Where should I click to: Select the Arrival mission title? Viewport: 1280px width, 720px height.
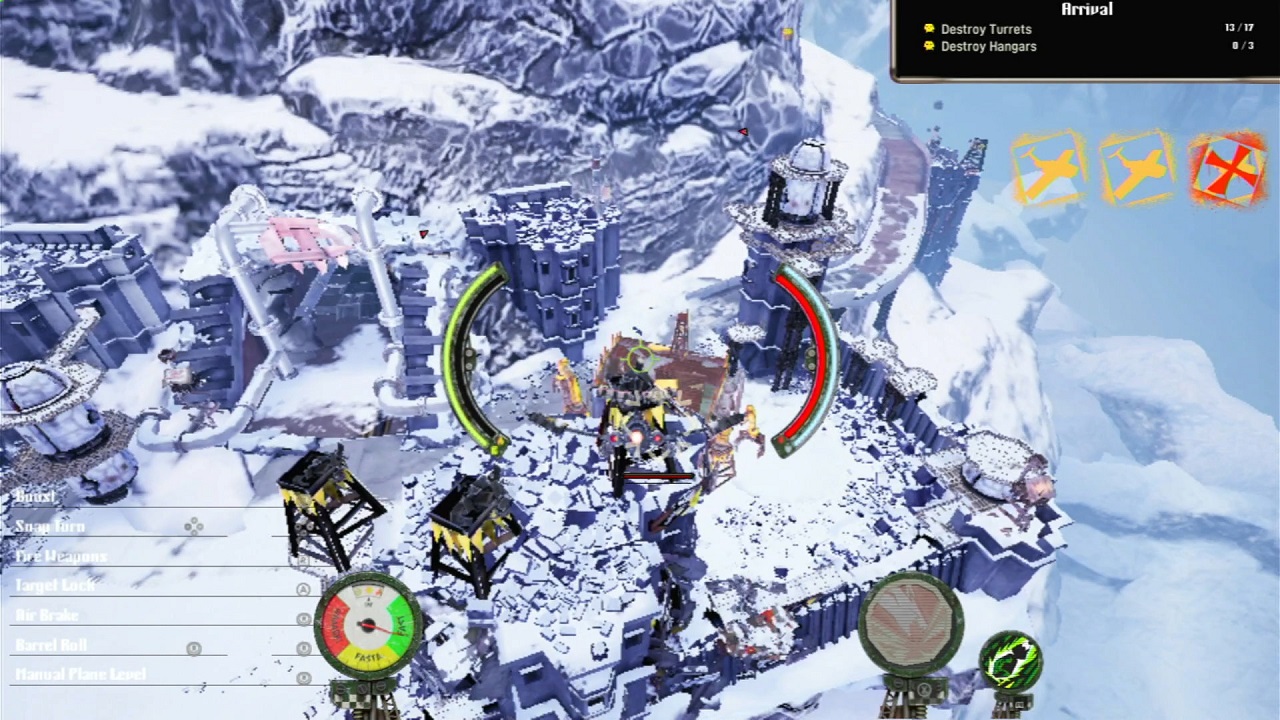[1087, 9]
